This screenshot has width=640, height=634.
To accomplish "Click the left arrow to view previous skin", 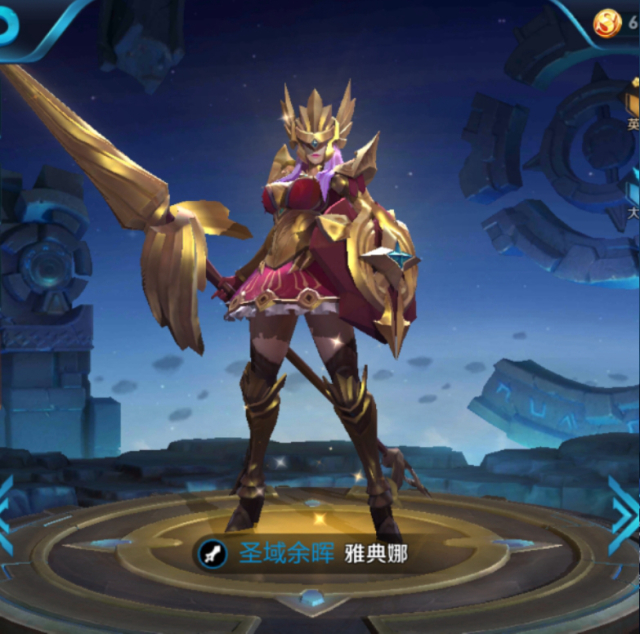I will [6, 516].
